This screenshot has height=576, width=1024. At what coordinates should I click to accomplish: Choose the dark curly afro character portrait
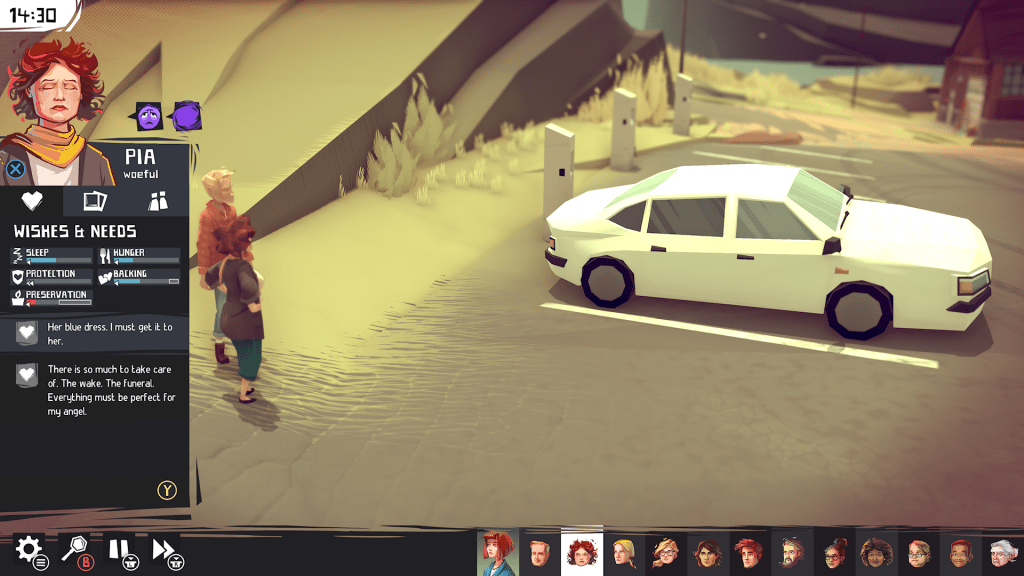(876, 552)
